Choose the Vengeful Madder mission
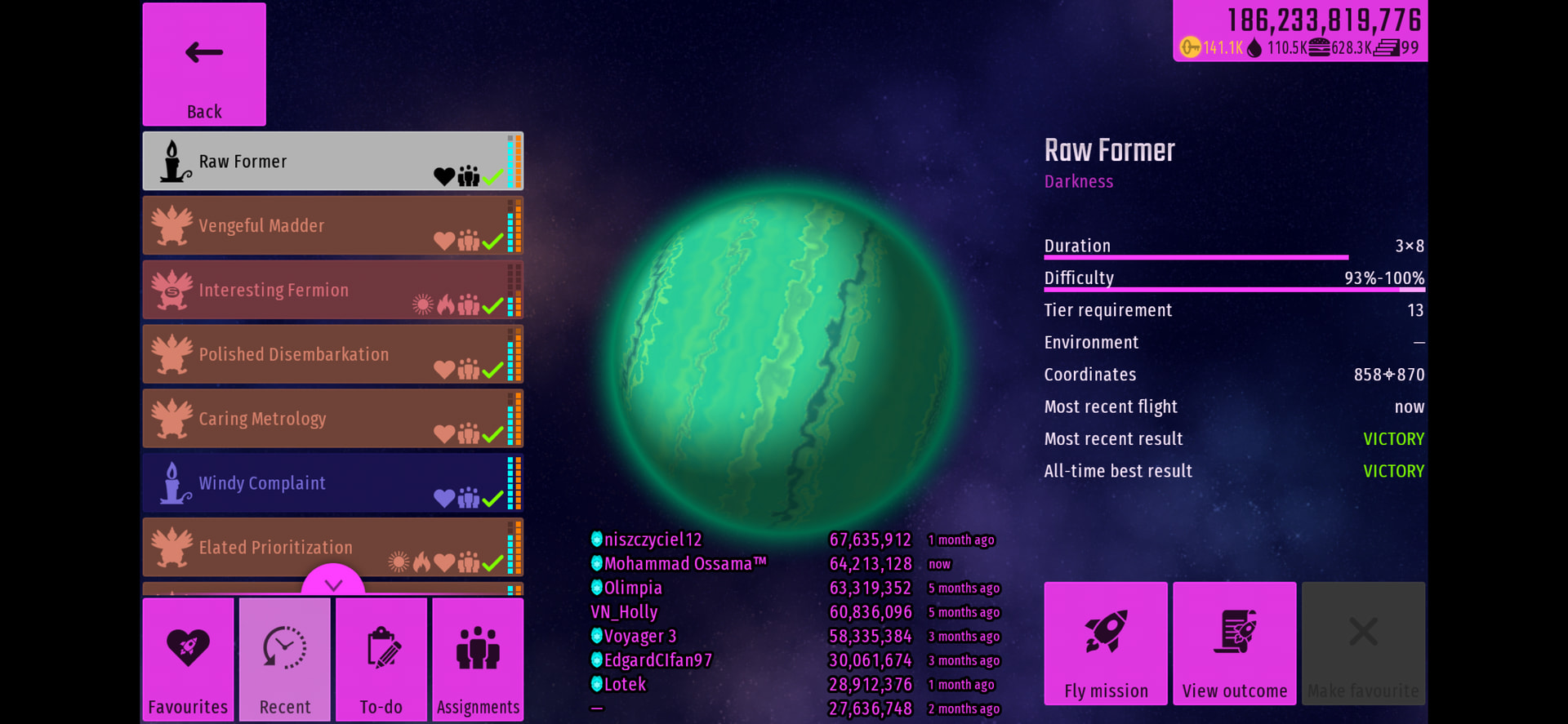Viewport: 1568px width, 724px height. pyautogui.click(x=332, y=225)
